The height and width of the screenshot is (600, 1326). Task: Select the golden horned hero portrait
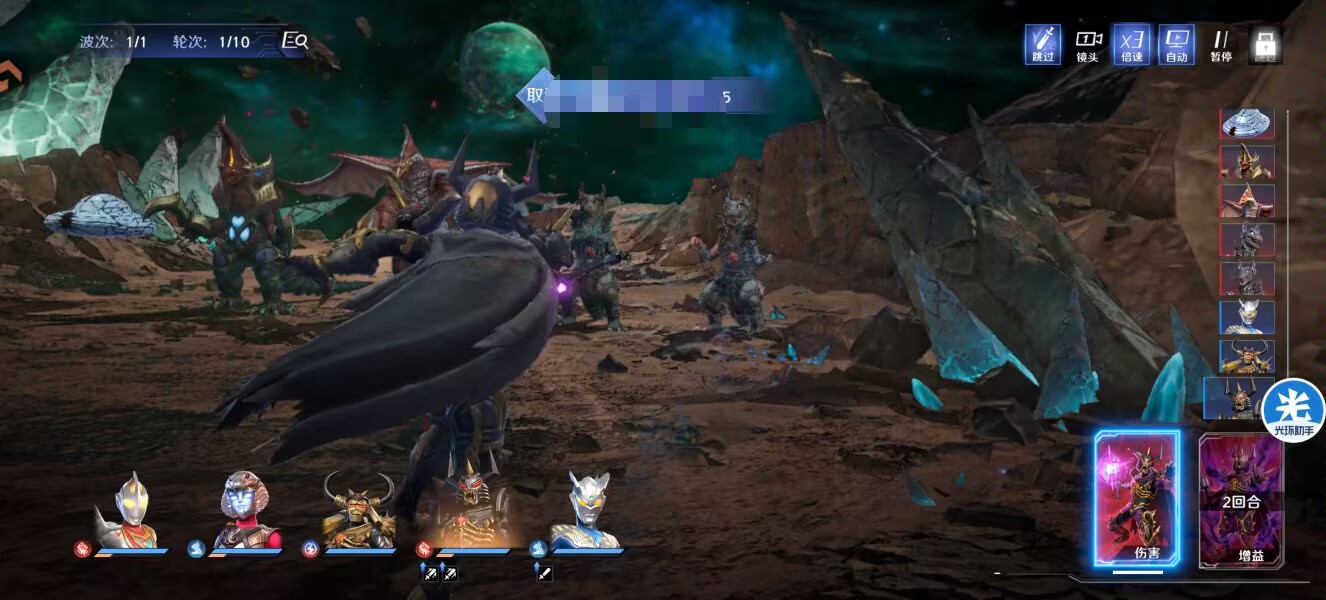click(x=358, y=511)
